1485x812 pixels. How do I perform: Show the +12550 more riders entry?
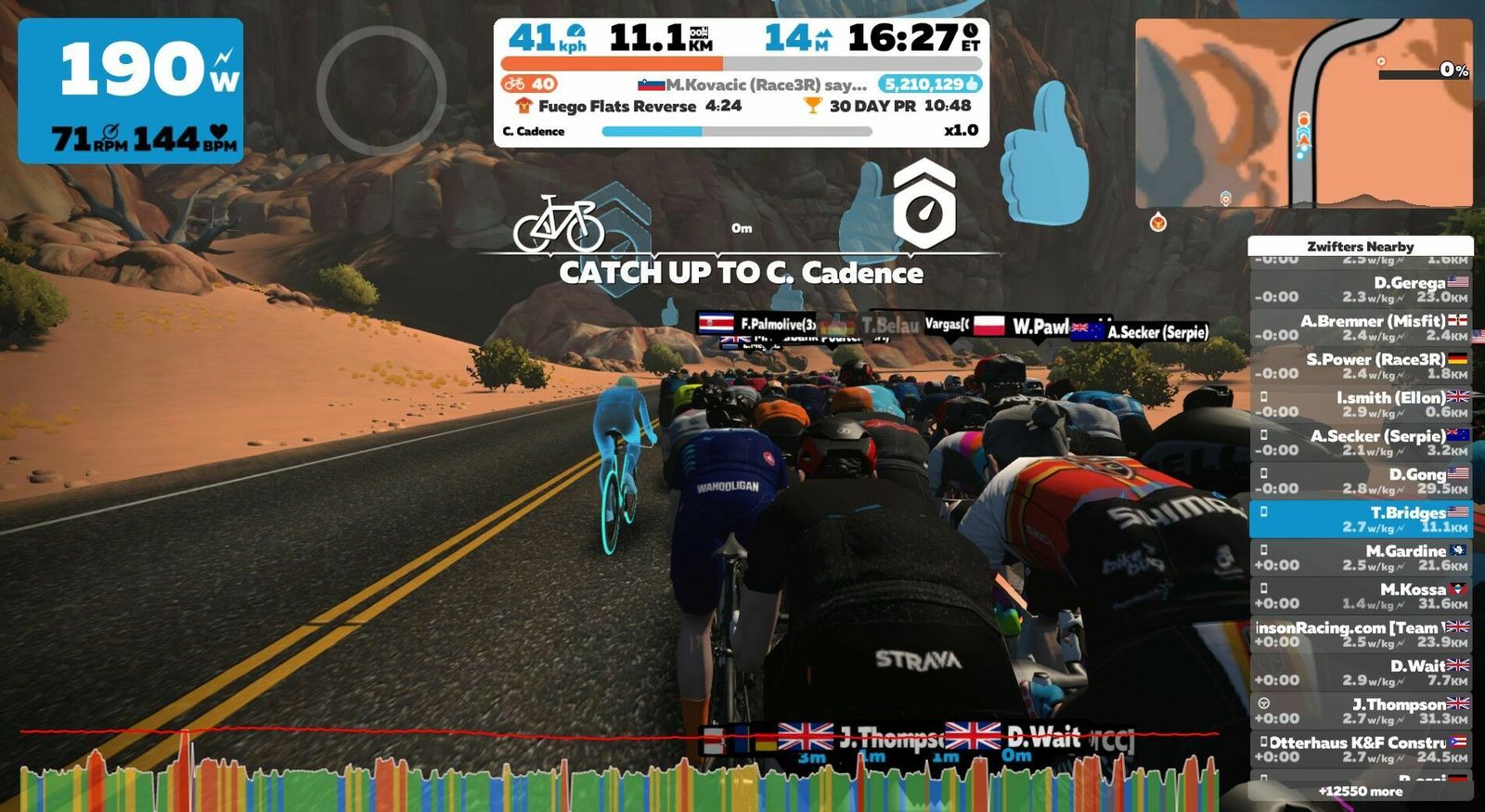point(1360,792)
